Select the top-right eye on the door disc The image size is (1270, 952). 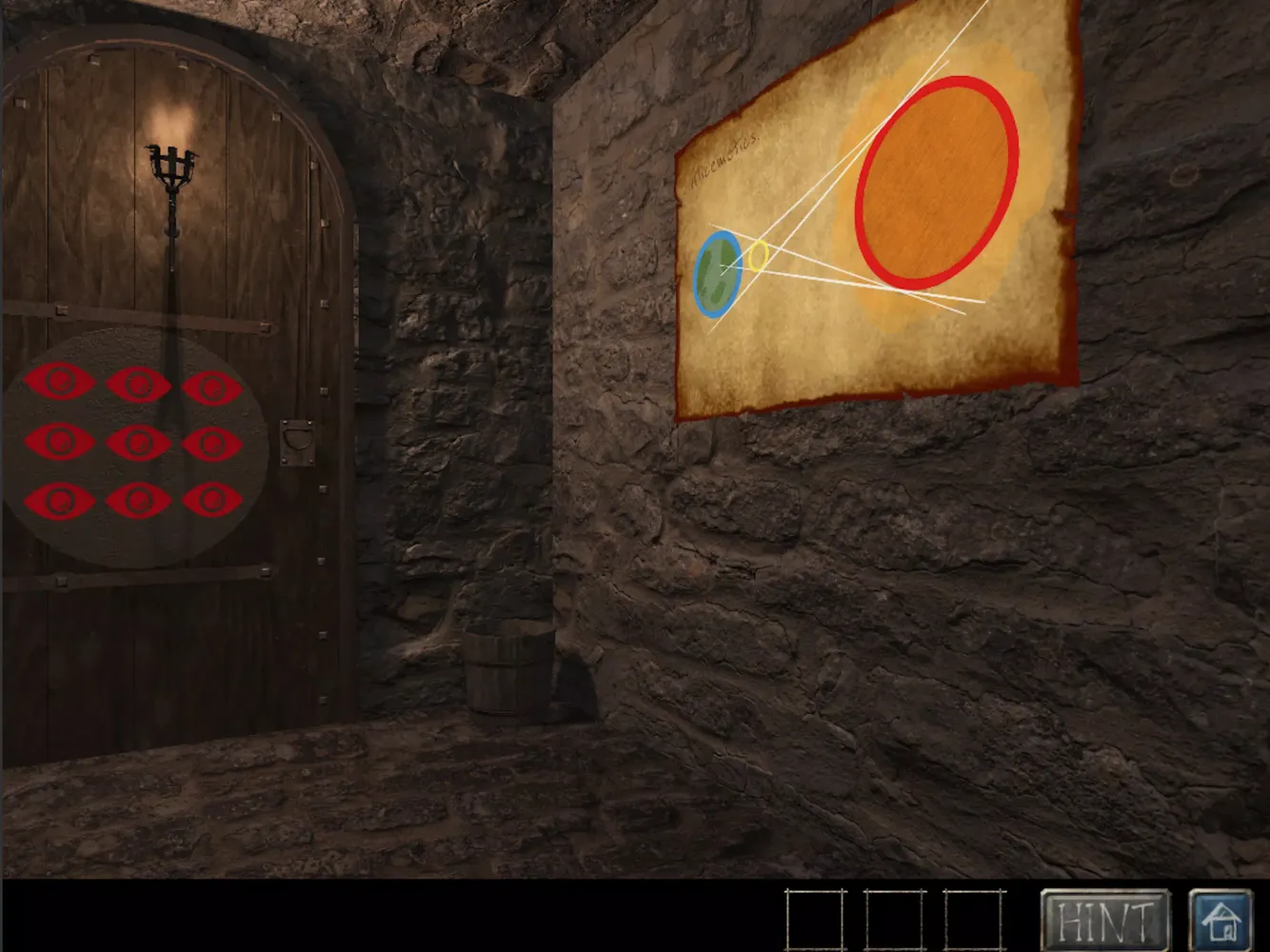pyautogui.click(x=212, y=387)
